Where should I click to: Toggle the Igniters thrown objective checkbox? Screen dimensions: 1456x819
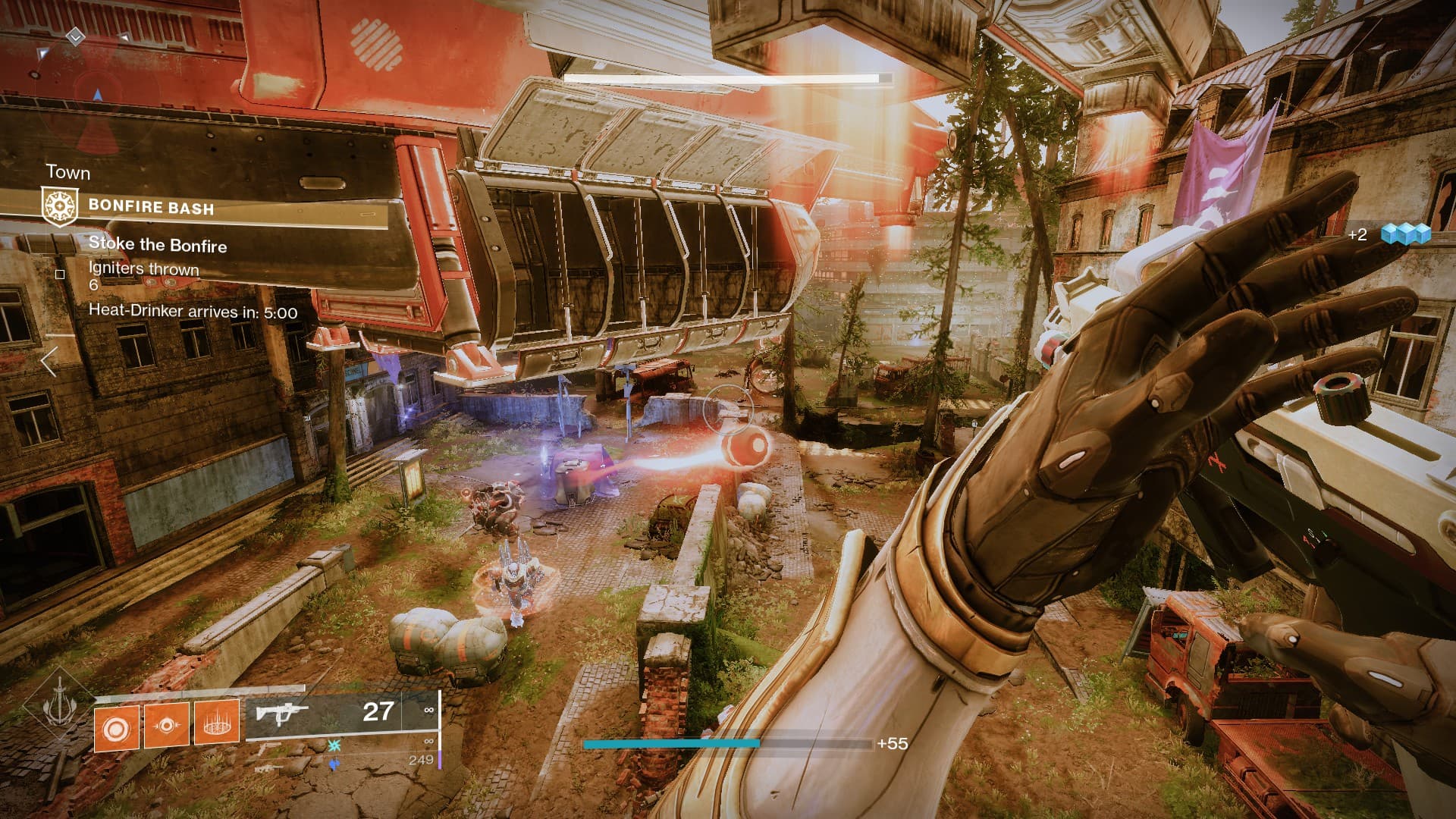click(61, 275)
